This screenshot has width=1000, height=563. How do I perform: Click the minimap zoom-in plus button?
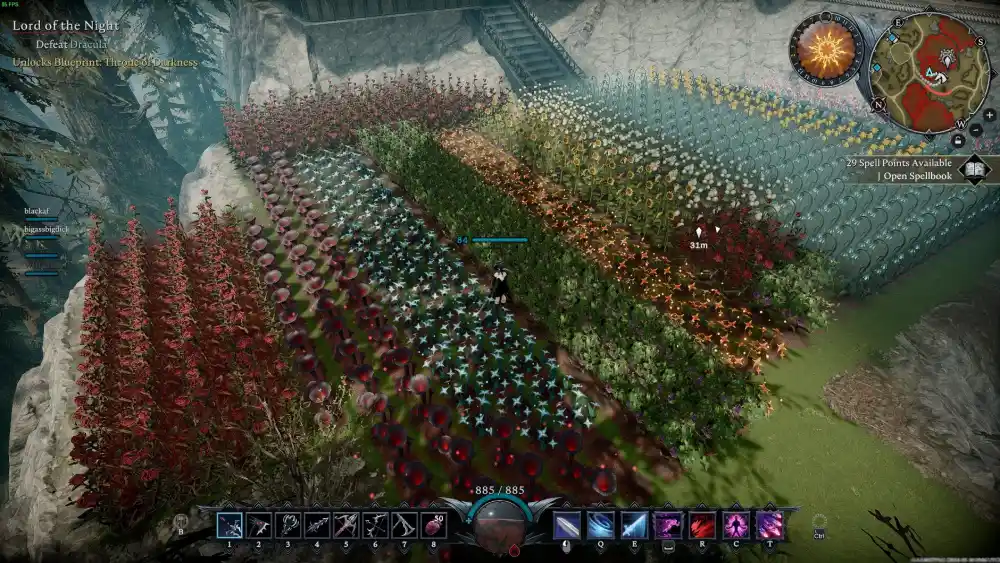(x=988, y=116)
